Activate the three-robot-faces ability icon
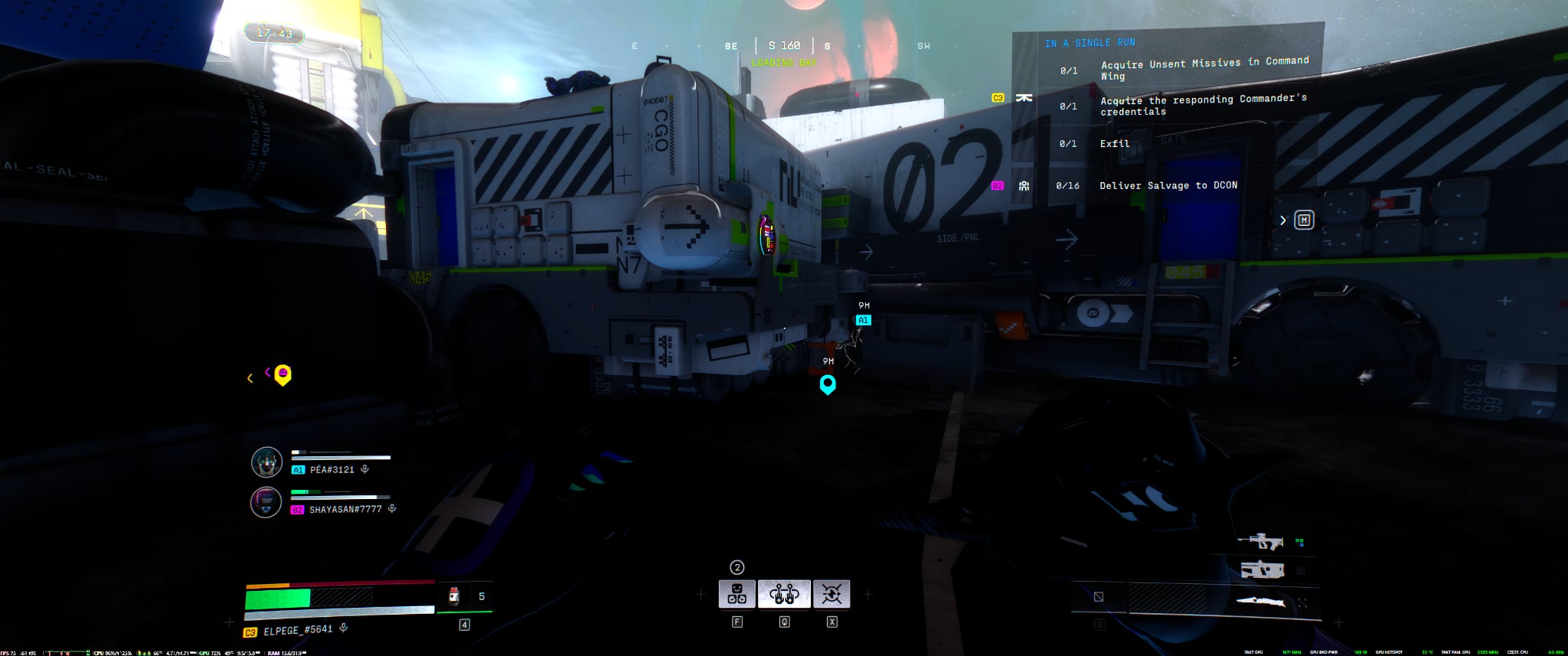Screen dimensions: 1568x656 [737, 594]
